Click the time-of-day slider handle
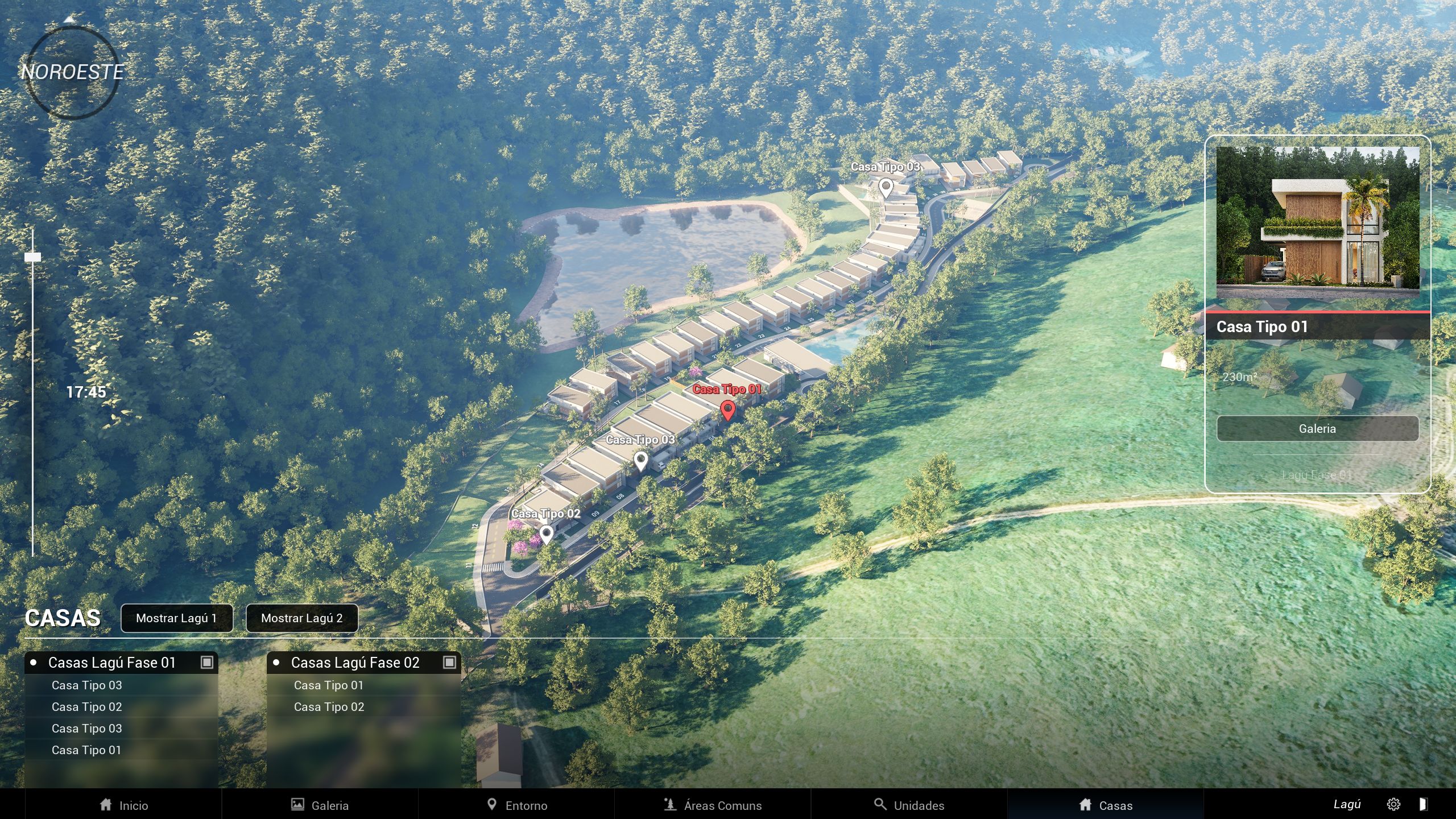Screen dimensions: 1456x819 click(x=33, y=257)
